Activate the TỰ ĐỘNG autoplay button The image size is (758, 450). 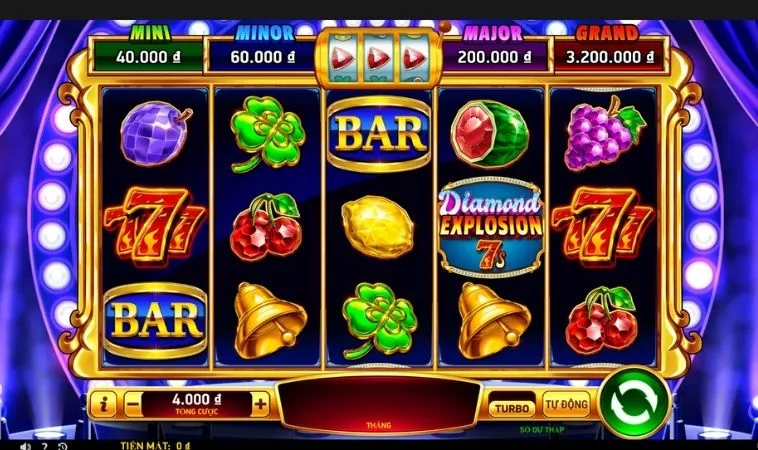(x=566, y=406)
